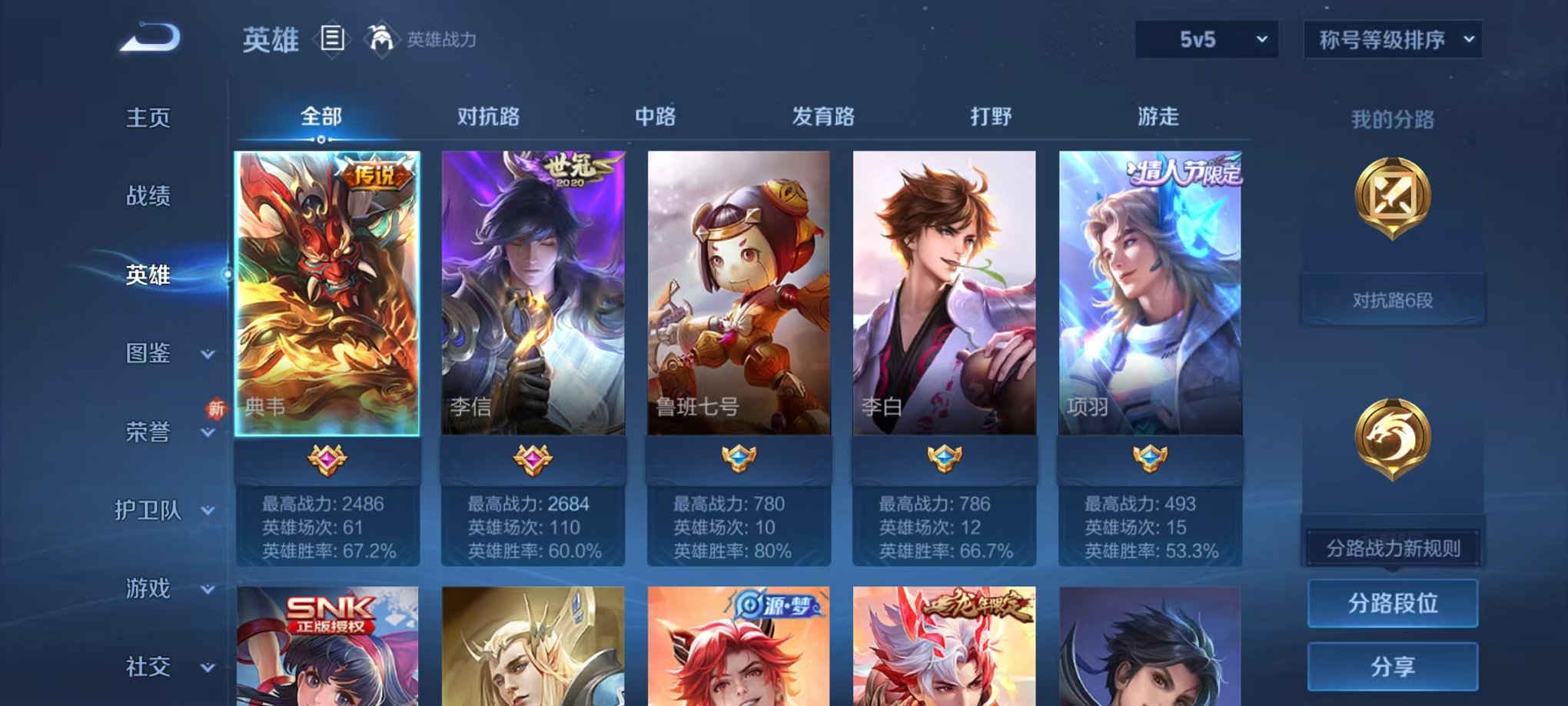Image resolution: width=1568 pixels, height=706 pixels.
Task: Open the hero list document icon beside 英雄 title
Action: (332, 38)
